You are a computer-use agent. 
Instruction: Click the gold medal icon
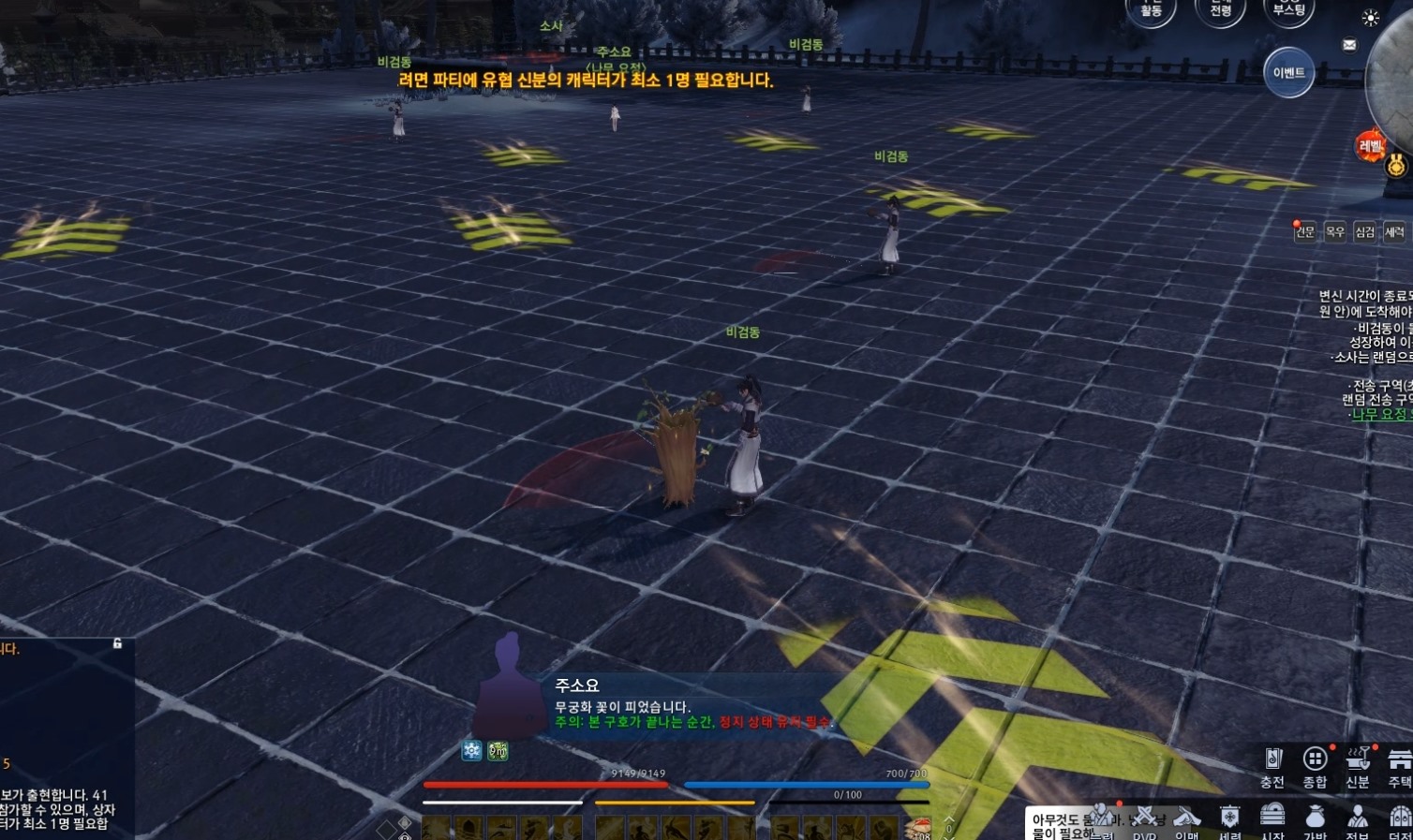[1396, 167]
